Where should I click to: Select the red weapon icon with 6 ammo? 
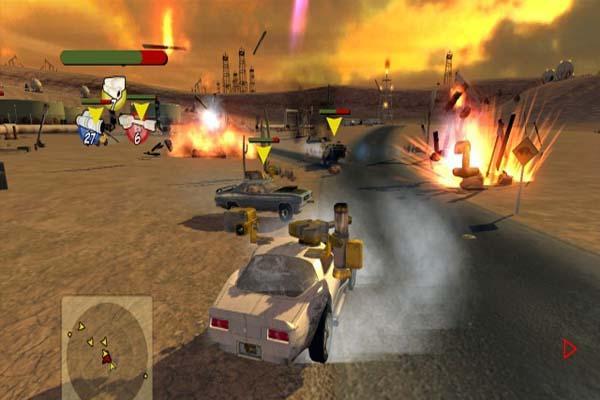click(x=136, y=131)
